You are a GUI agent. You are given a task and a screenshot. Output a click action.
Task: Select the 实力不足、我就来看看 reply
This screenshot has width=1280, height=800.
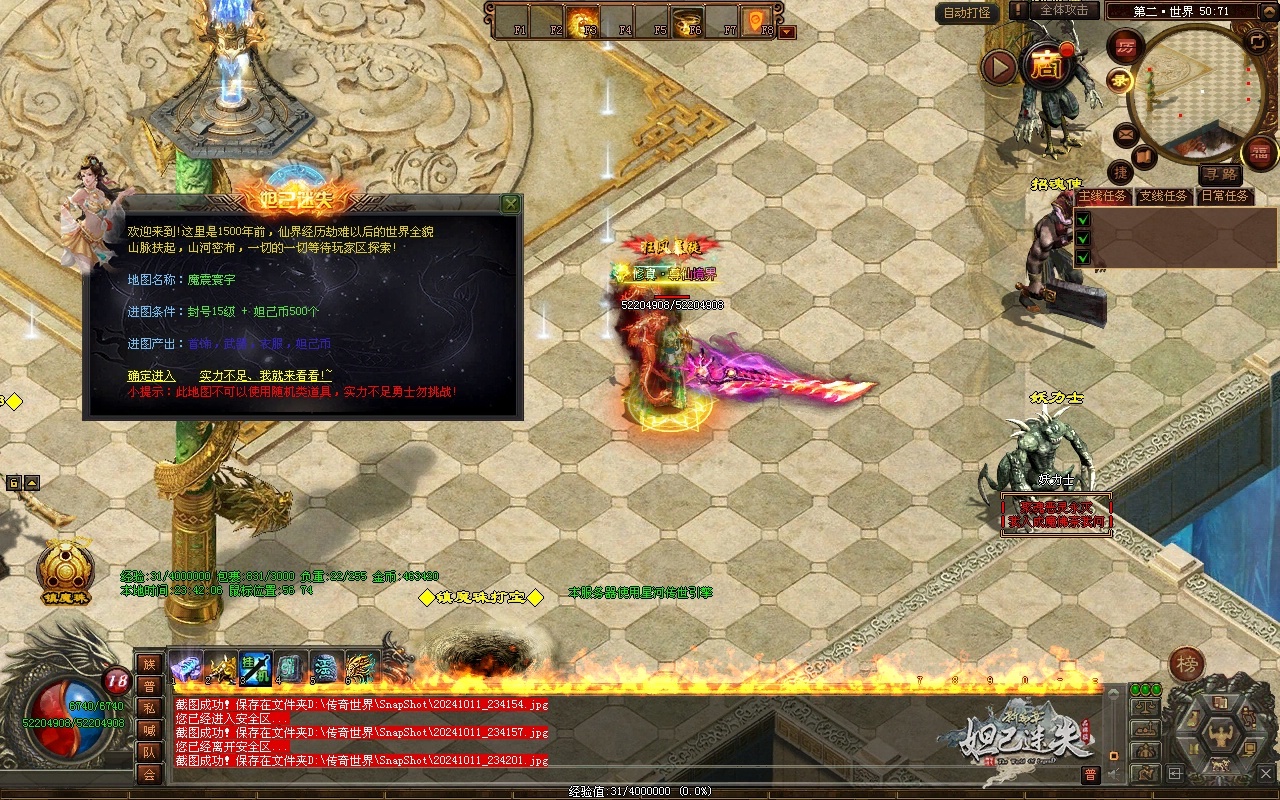265,375
